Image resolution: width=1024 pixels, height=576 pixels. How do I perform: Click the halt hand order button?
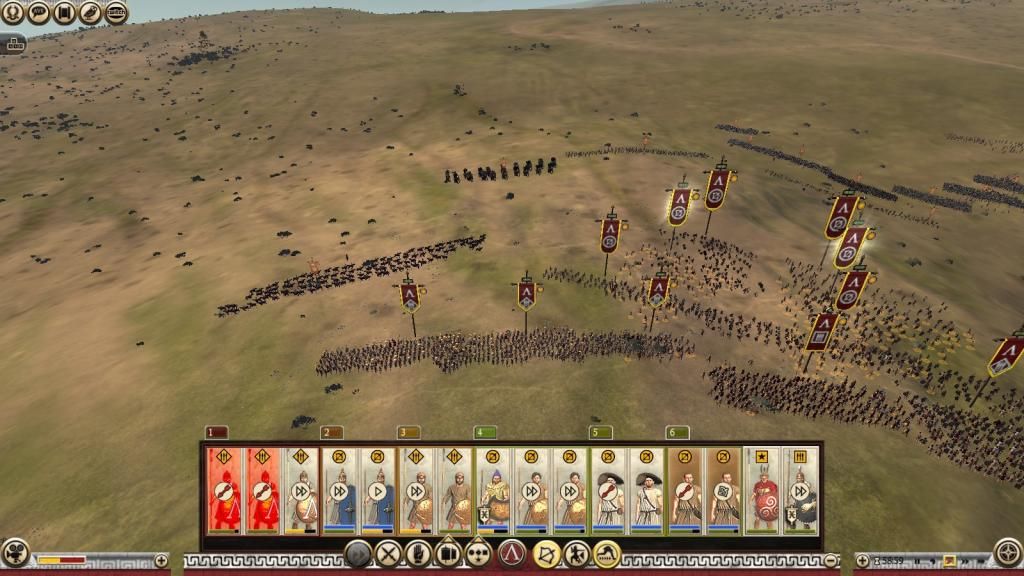tap(418, 553)
